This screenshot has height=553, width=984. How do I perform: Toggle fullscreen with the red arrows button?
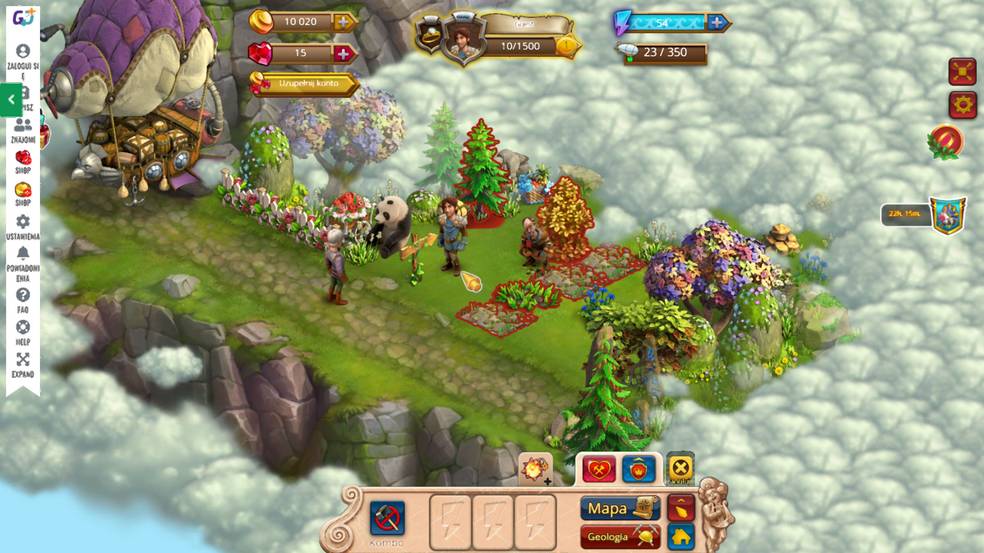pos(962,72)
